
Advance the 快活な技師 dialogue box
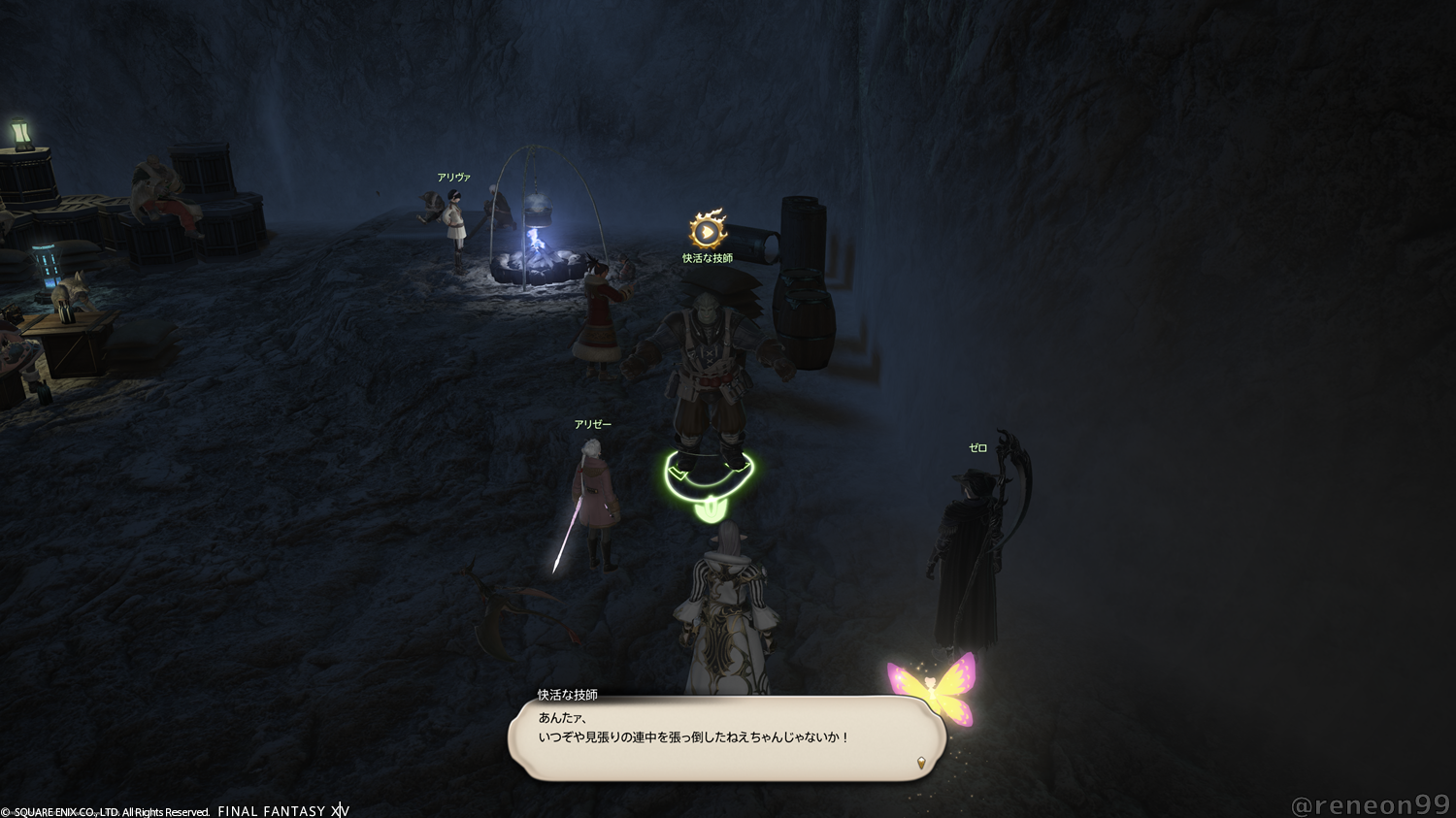coord(726,737)
